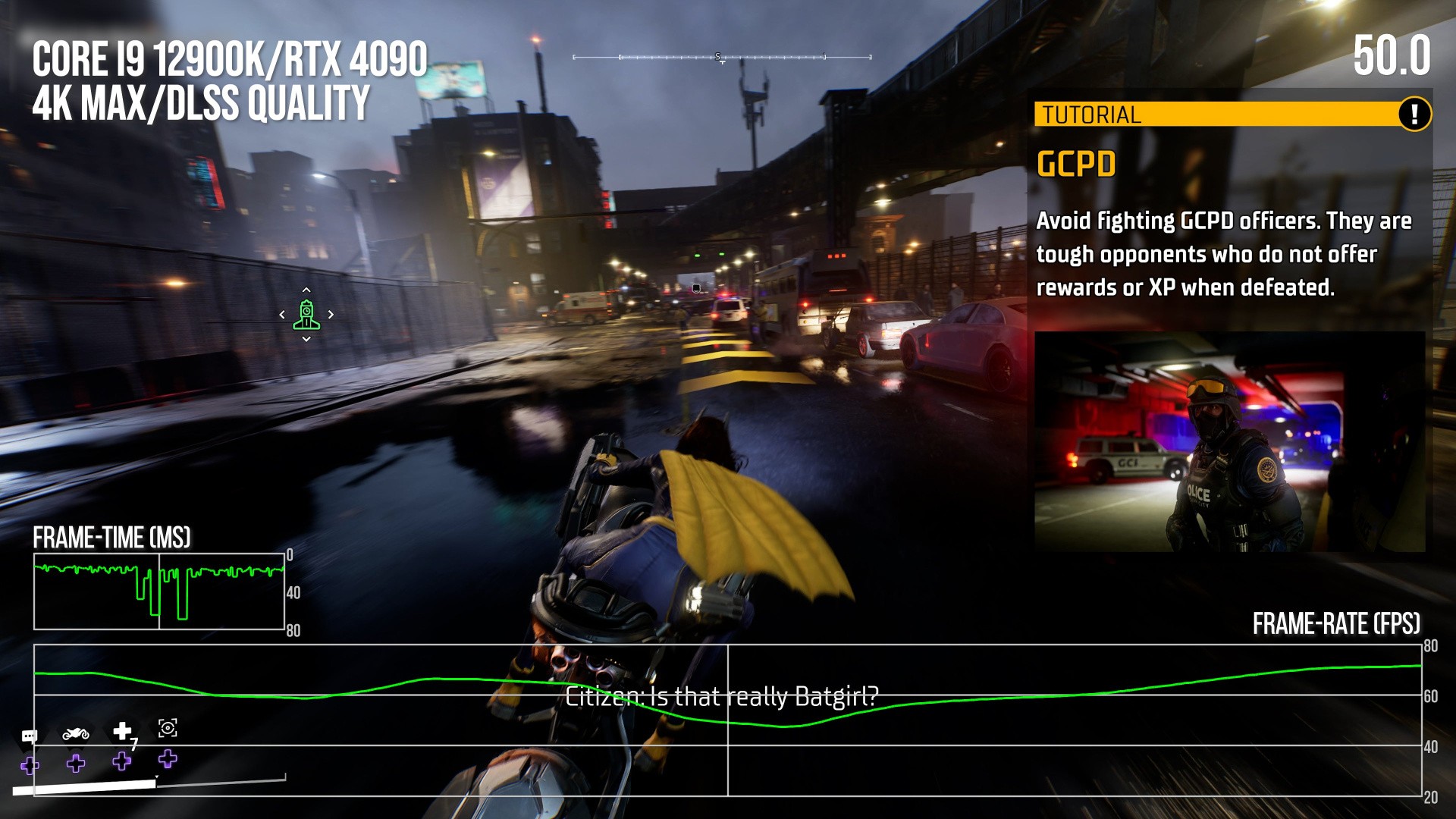The width and height of the screenshot is (1456, 819).
Task: Click the compass bar at top
Action: click(x=722, y=57)
